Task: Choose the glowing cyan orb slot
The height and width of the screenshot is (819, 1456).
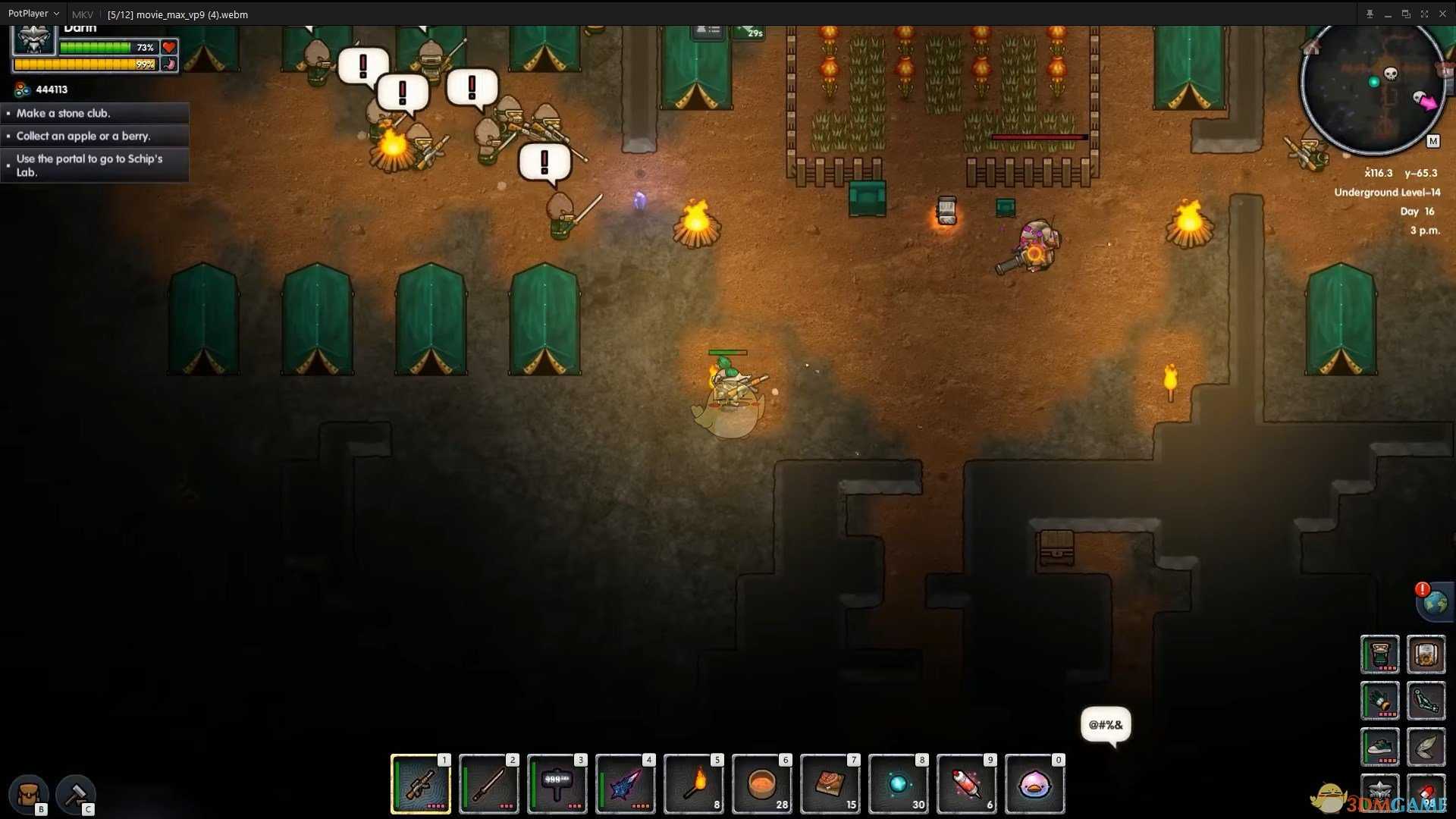Action: pos(899,784)
